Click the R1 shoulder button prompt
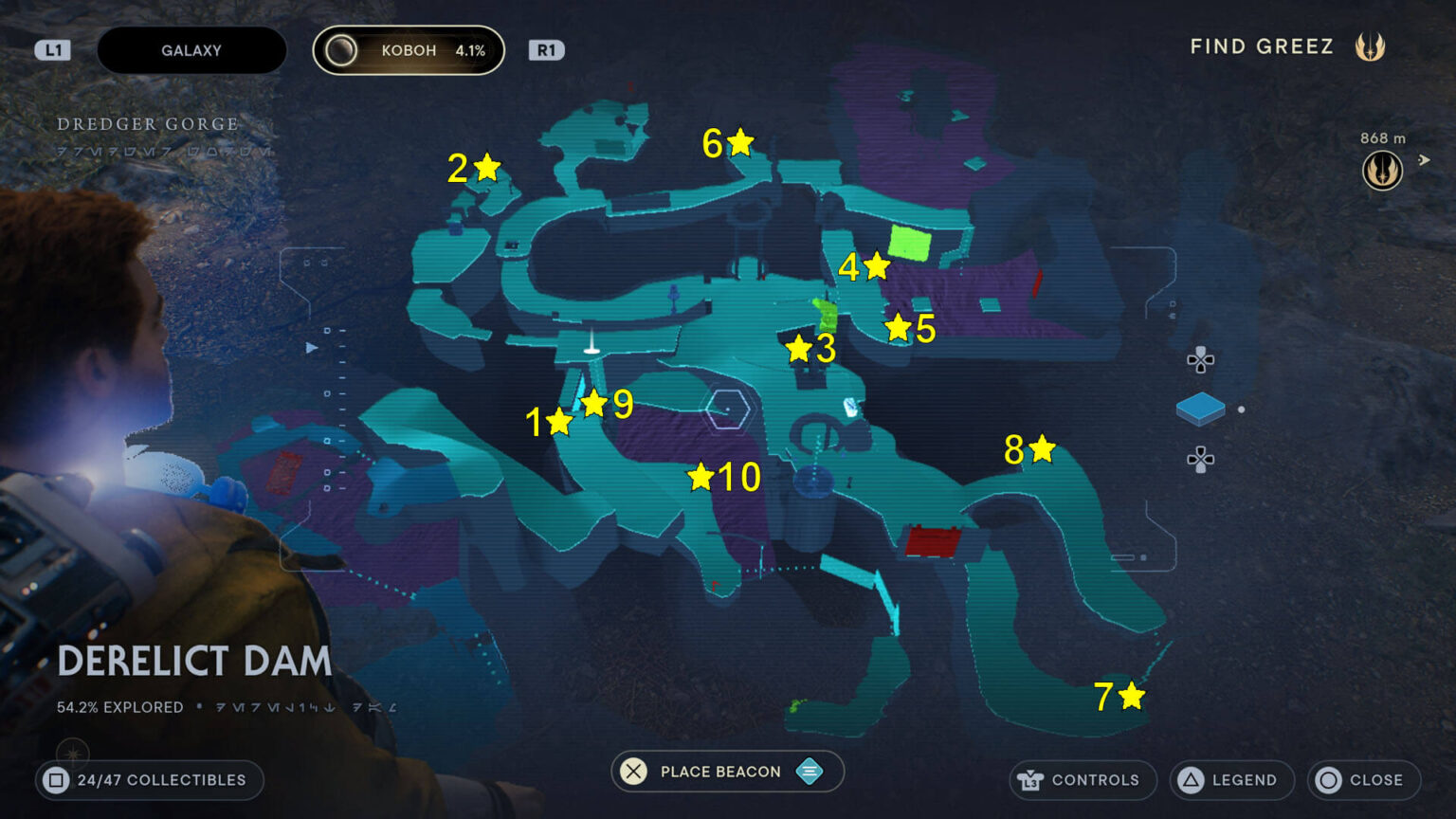1456x819 pixels. 547,49
